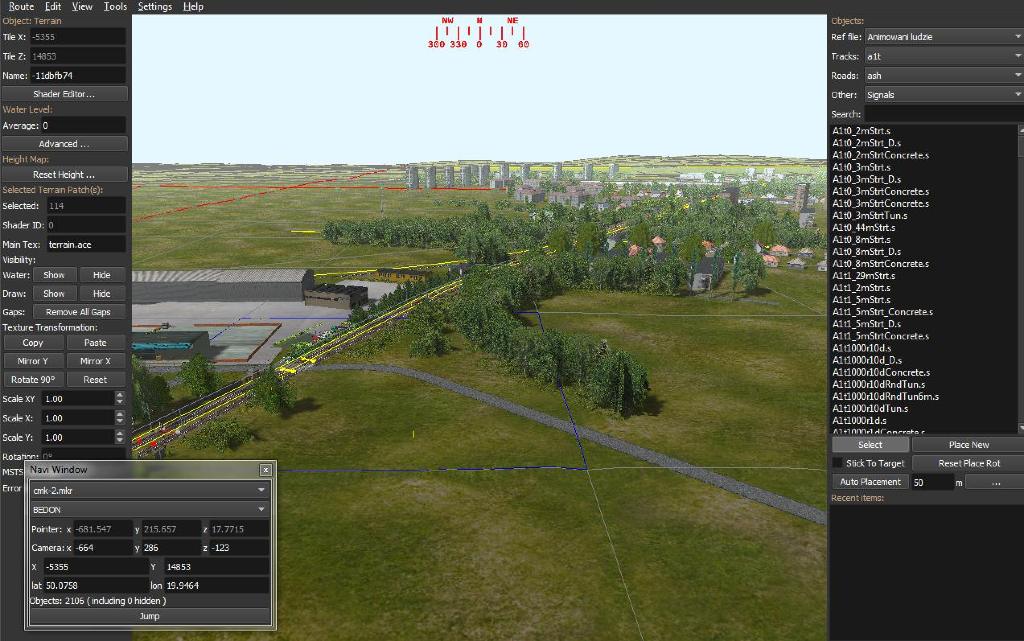Screen dimensions: 1024x641
Task: Click the objects Search field
Action: (x=942, y=114)
